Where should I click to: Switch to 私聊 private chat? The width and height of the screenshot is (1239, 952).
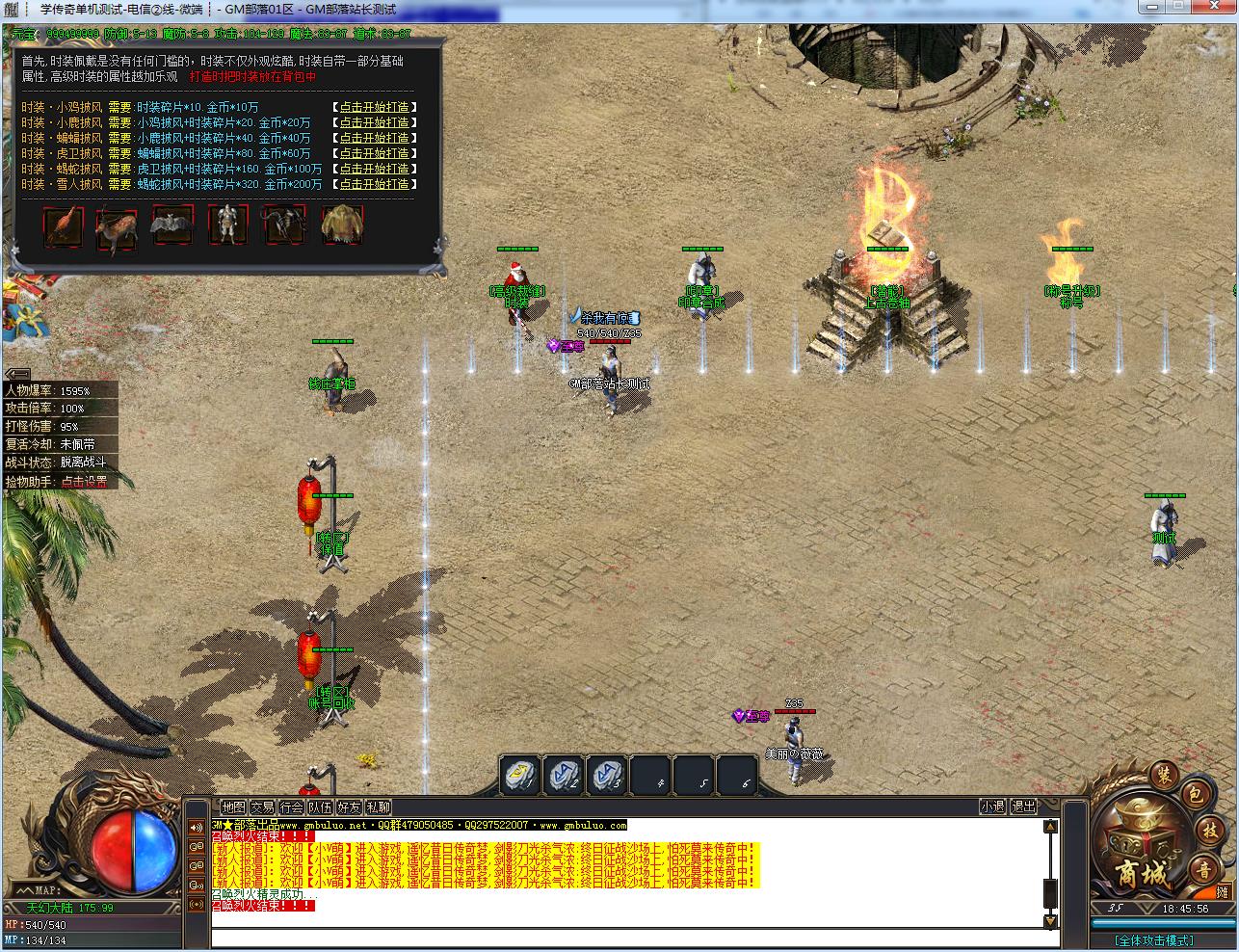(378, 807)
